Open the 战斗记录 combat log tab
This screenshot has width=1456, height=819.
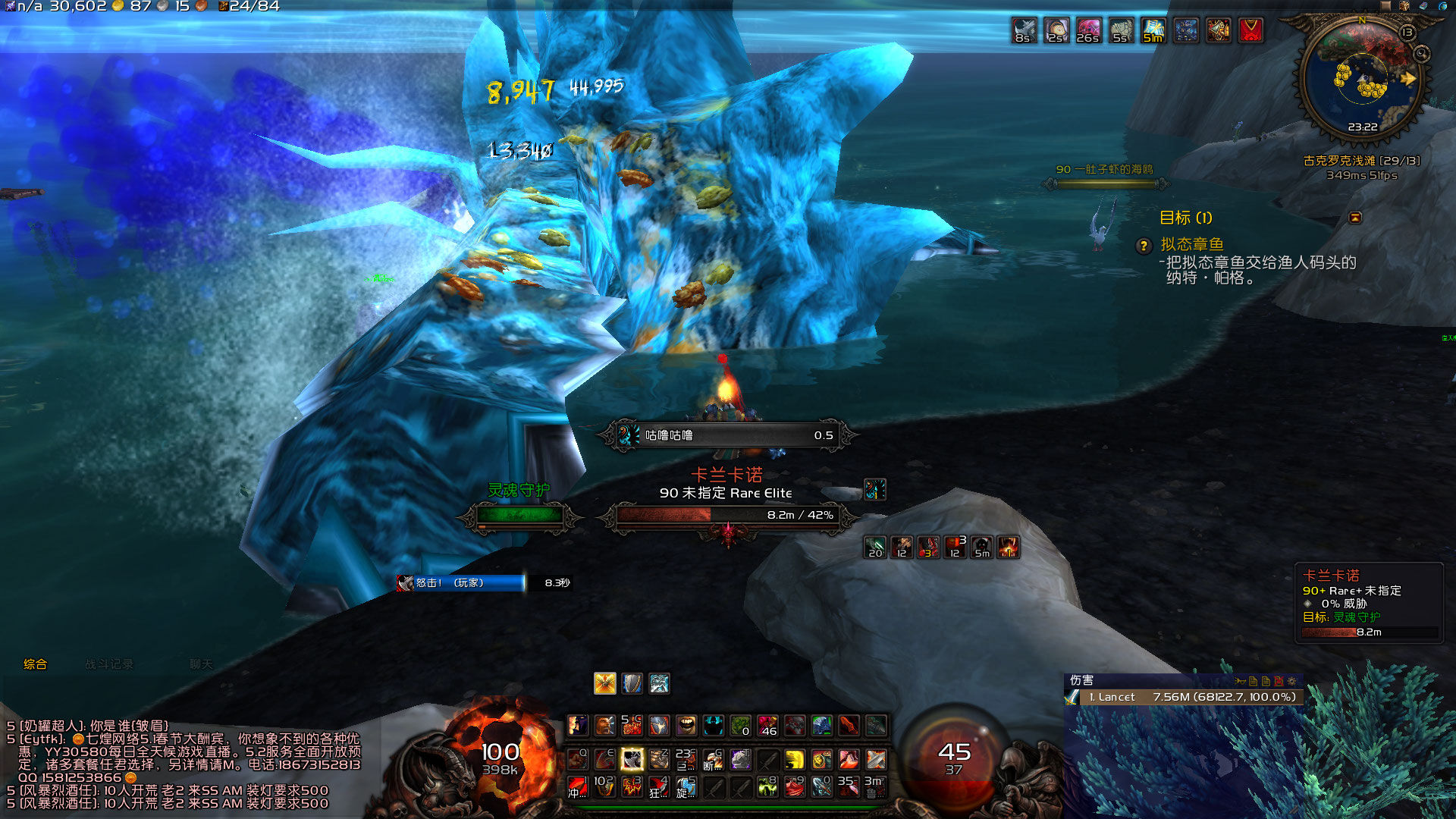(x=109, y=664)
